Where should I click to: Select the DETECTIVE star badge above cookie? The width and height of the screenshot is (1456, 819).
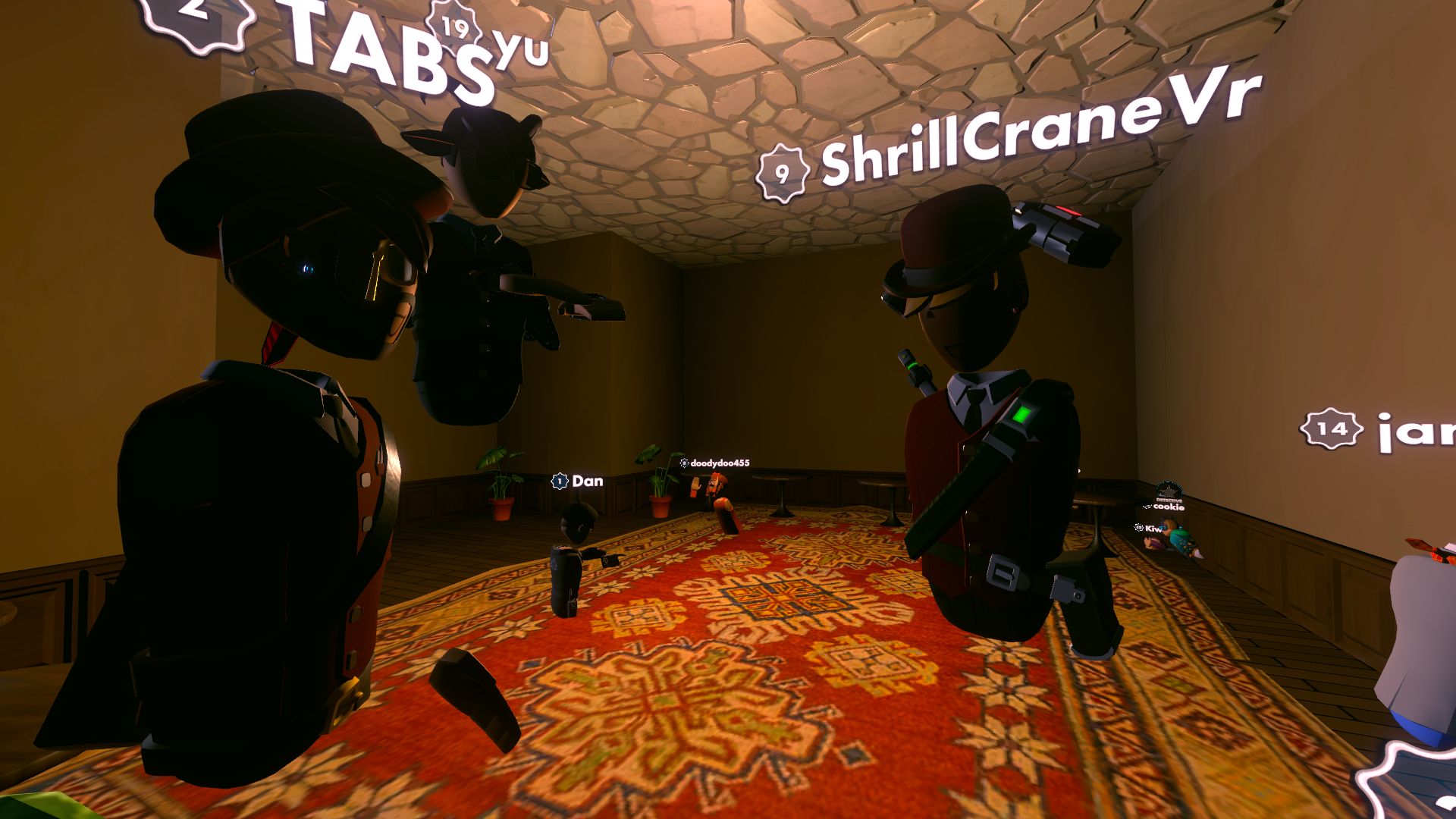coord(1168,491)
